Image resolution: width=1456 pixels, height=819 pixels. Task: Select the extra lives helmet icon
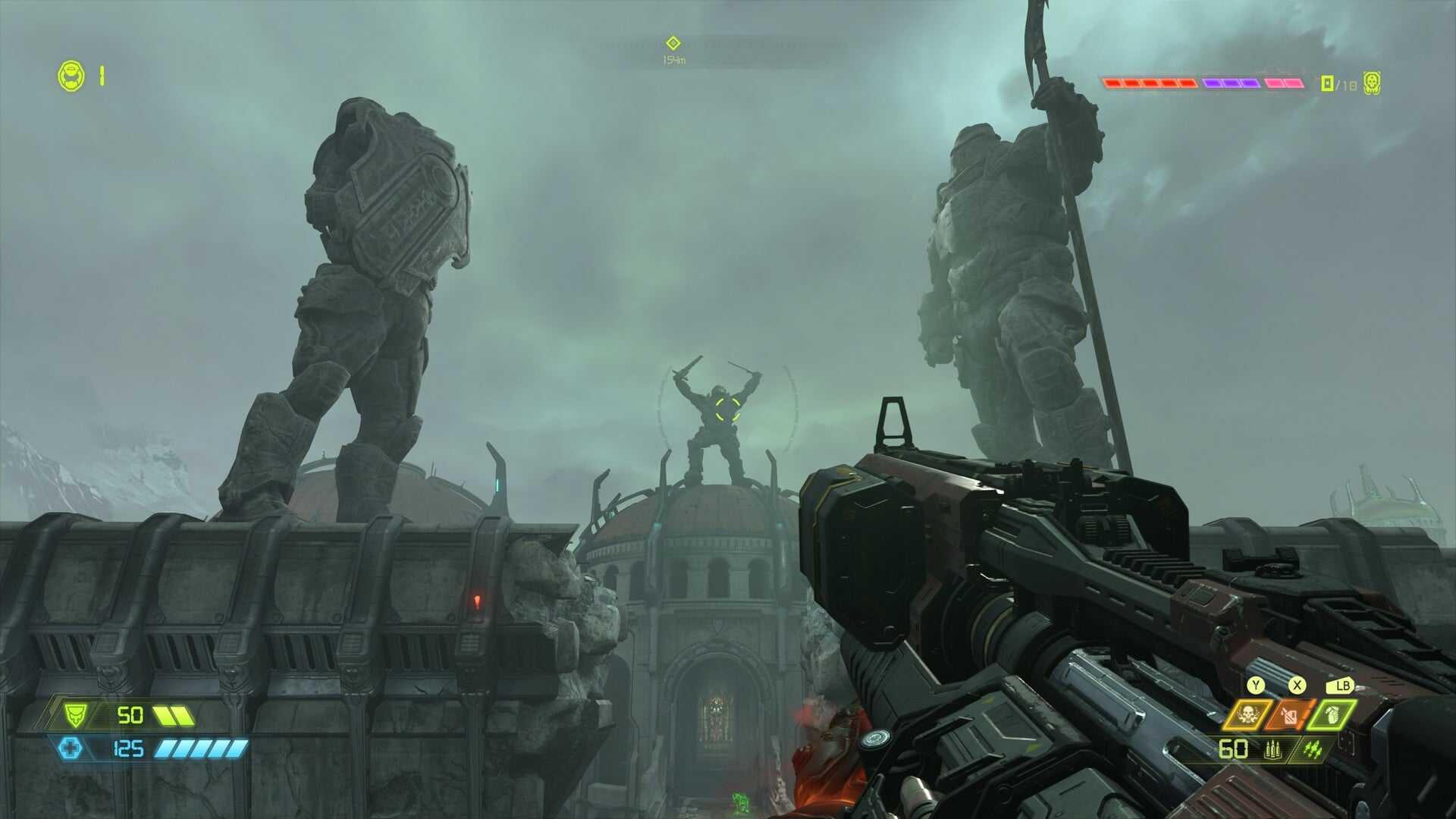(72, 76)
